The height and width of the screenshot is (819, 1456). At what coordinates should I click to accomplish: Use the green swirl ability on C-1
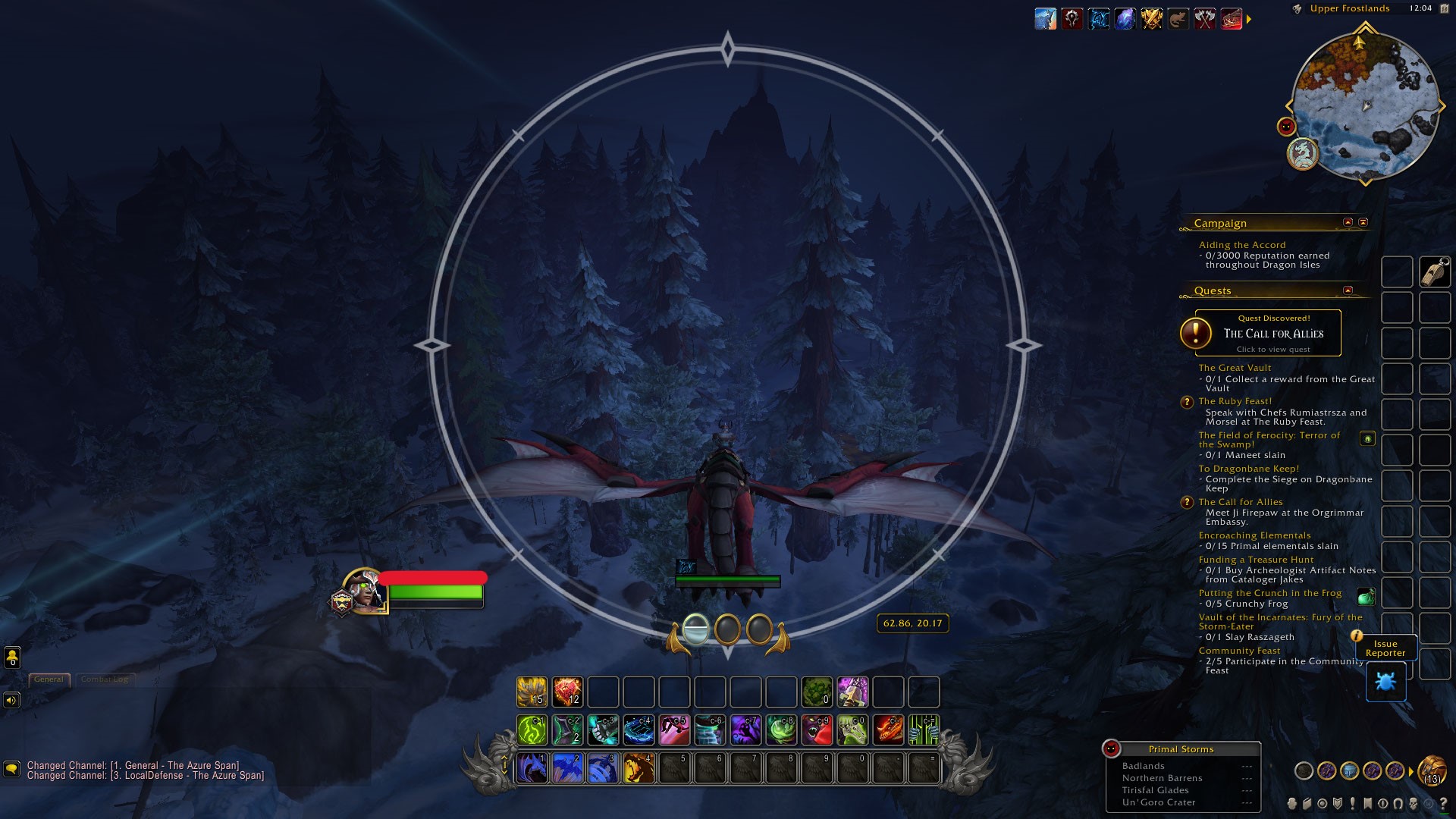(532, 730)
